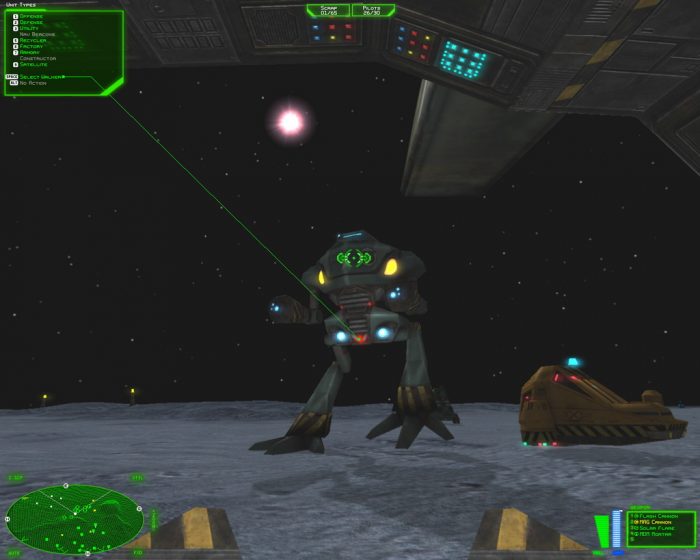Open the Utility unit group

(29, 29)
